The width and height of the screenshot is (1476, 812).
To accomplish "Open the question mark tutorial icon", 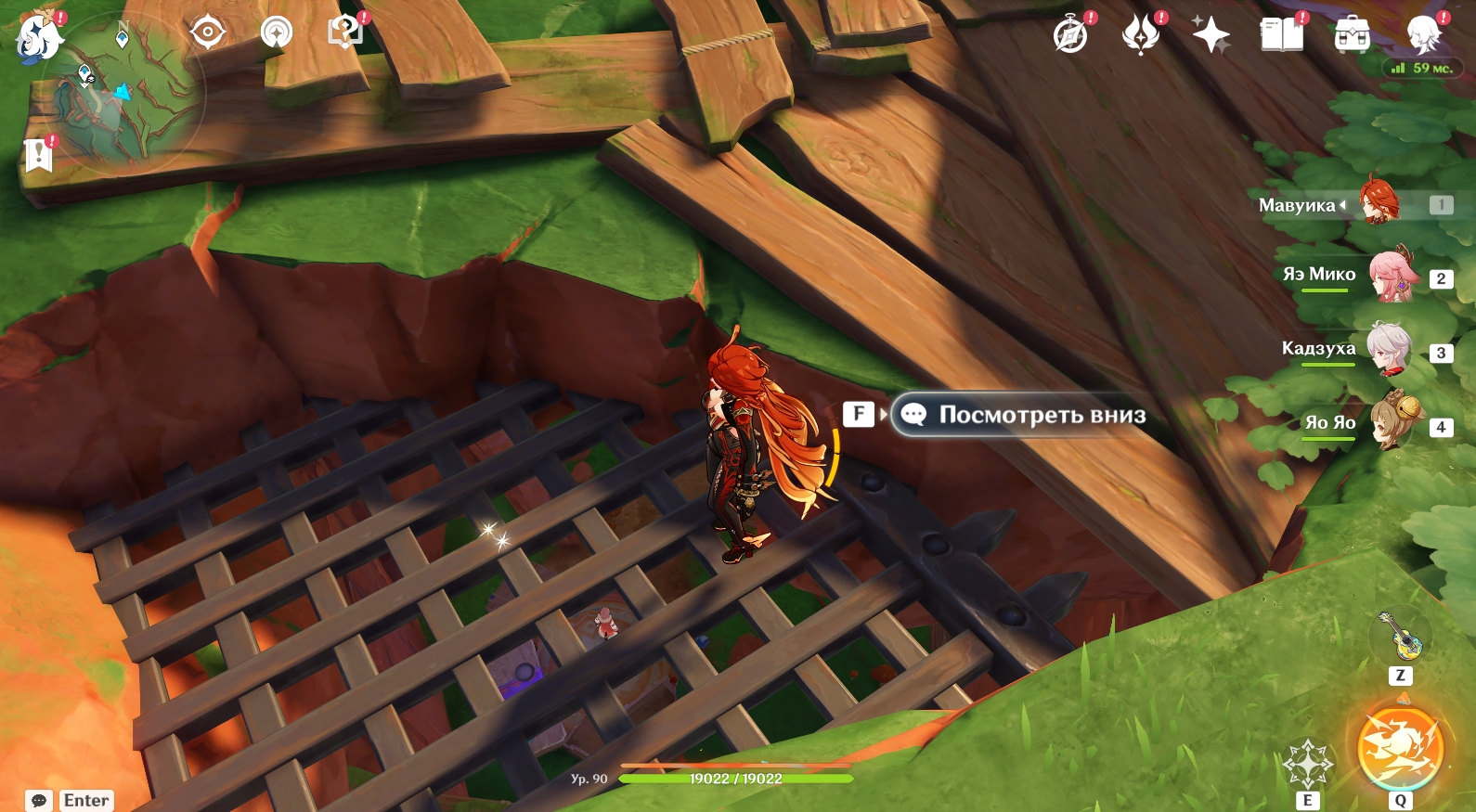I will coord(344,32).
